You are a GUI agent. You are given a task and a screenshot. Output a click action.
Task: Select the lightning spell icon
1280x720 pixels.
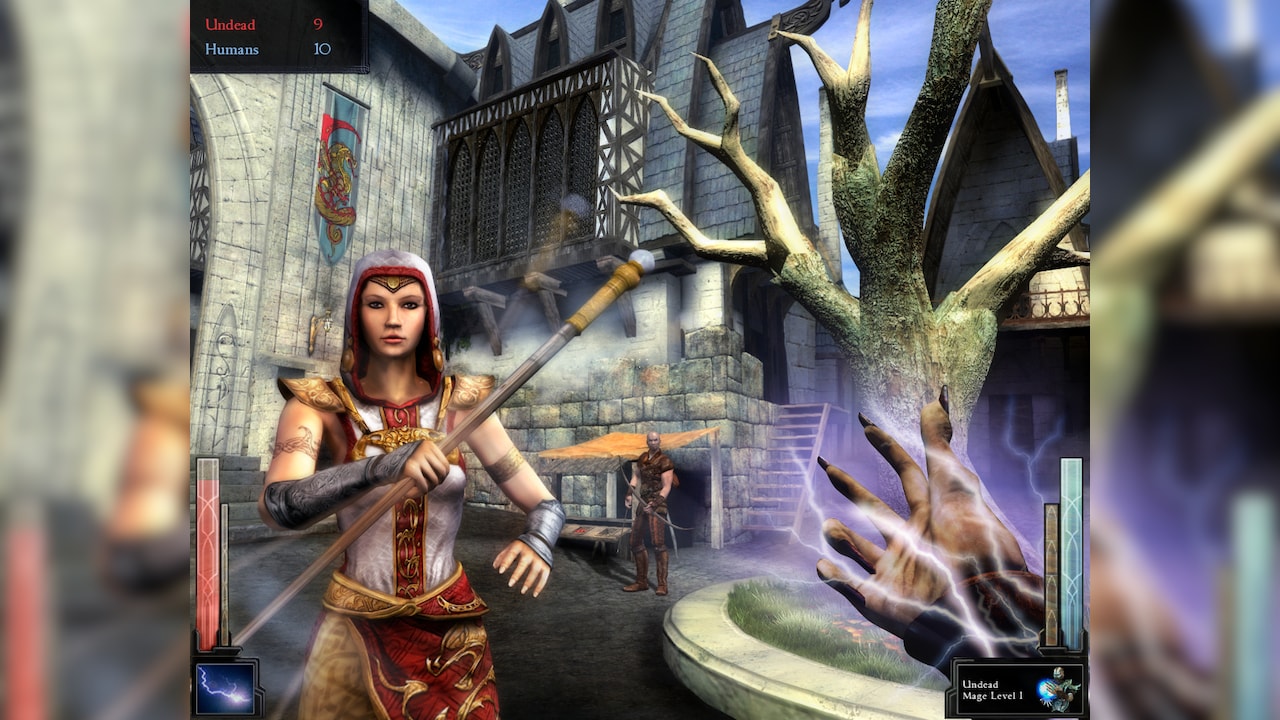pos(225,687)
